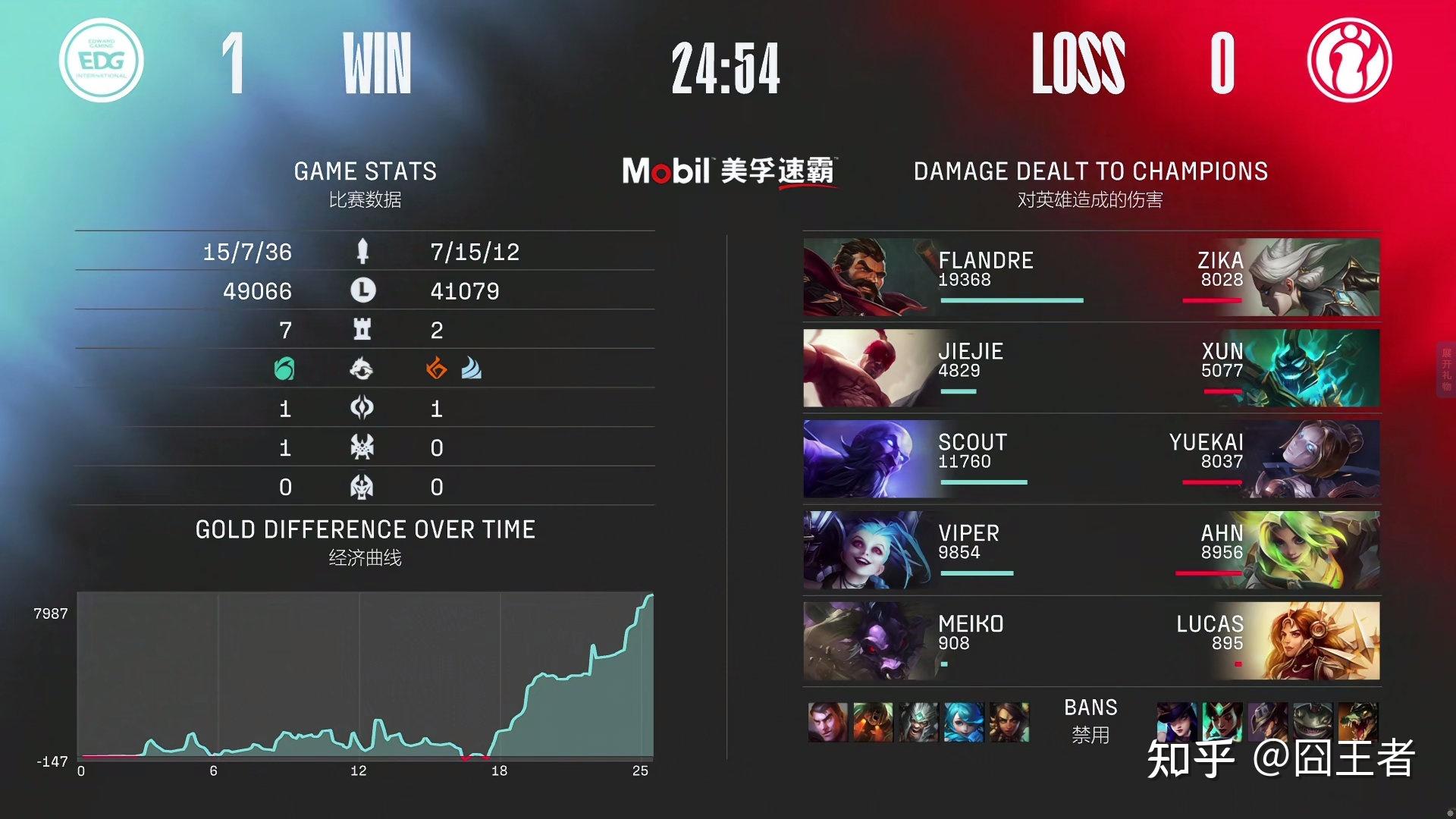Screen dimensions: 1456x819
Task: Click the orange Infernal Drake buff icon
Action: point(438,369)
